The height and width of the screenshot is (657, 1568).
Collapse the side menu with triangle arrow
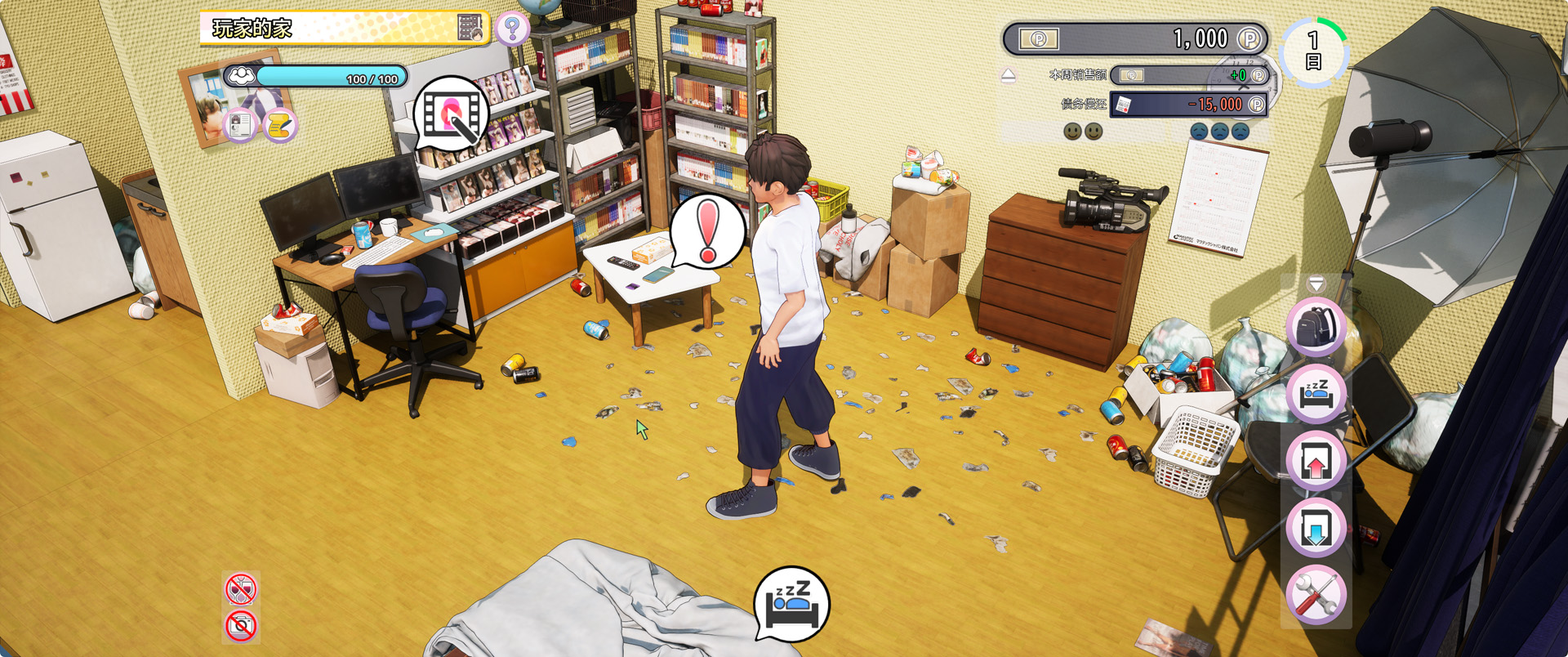click(x=1315, y=284)
